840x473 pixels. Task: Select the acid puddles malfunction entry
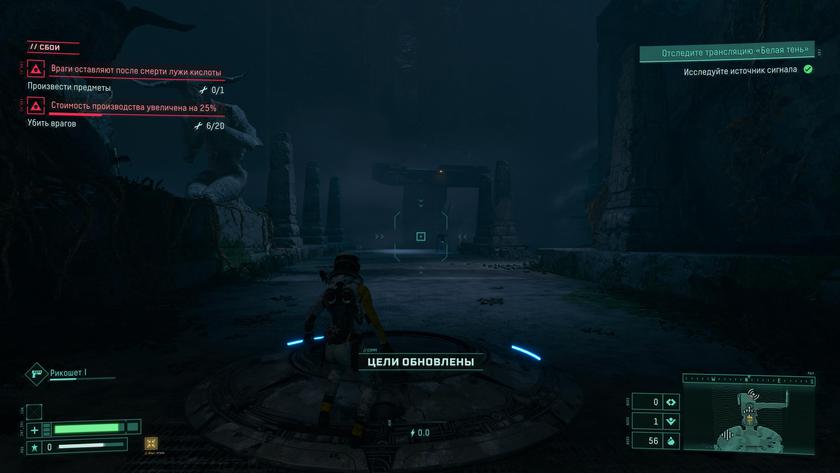tap(135, 72)
